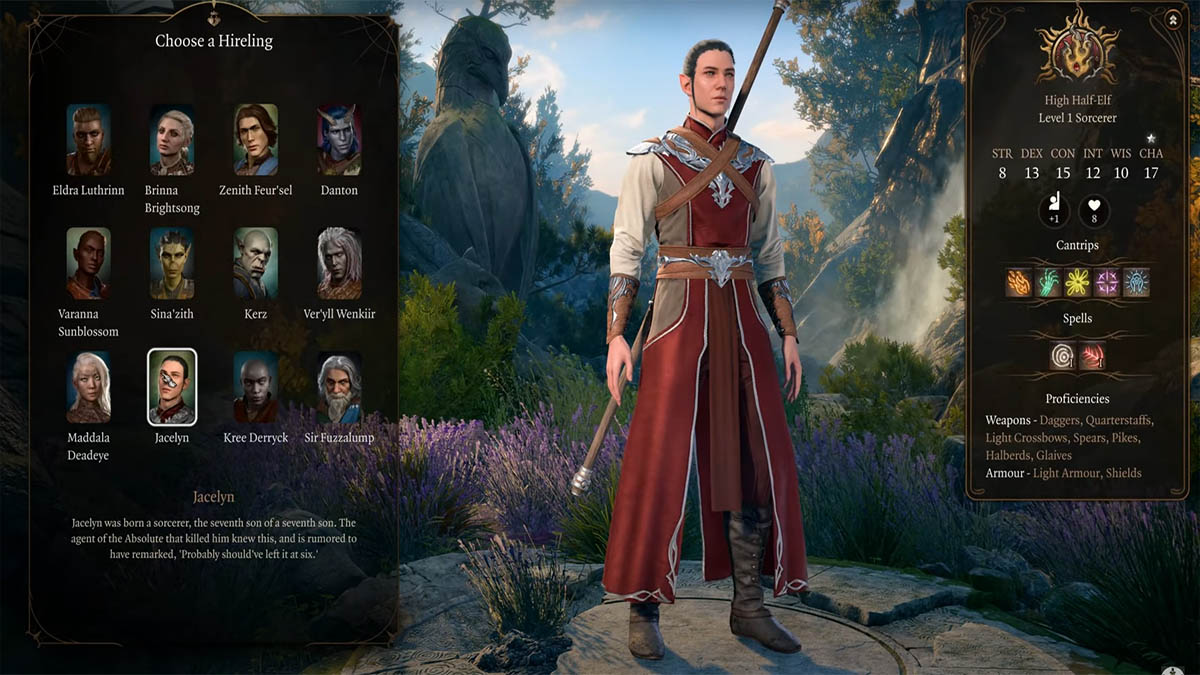Viewport: 1200px width, 675px height.
Task: Collapse the character sheet panel
Action: 1172,18
